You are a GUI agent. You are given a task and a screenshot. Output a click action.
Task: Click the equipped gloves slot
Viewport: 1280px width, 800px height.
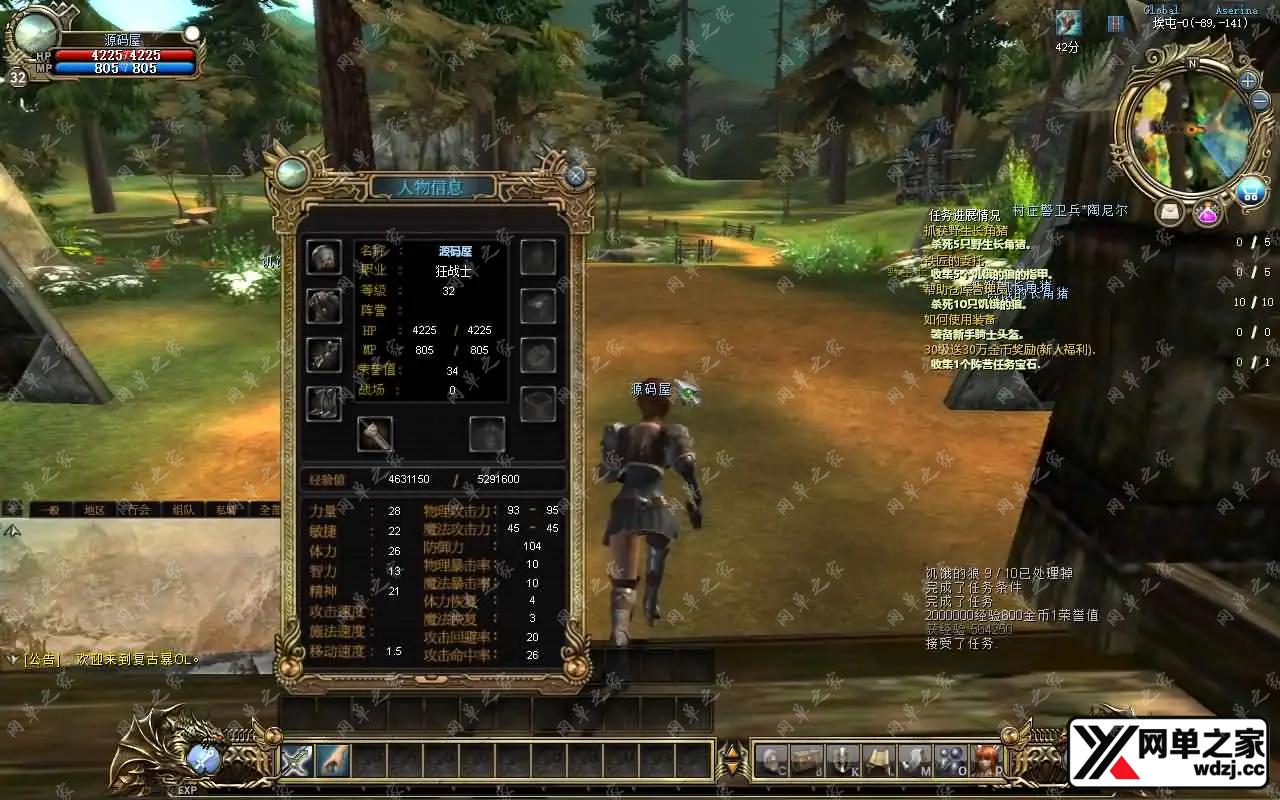tap(323, 354)
